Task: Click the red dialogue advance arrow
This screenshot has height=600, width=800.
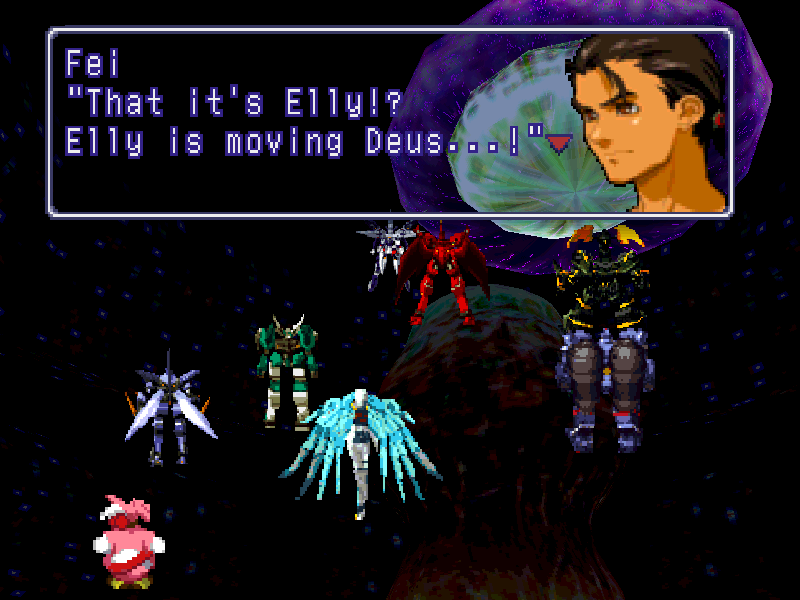Action: pyautogui.click(x=557, y=144)
